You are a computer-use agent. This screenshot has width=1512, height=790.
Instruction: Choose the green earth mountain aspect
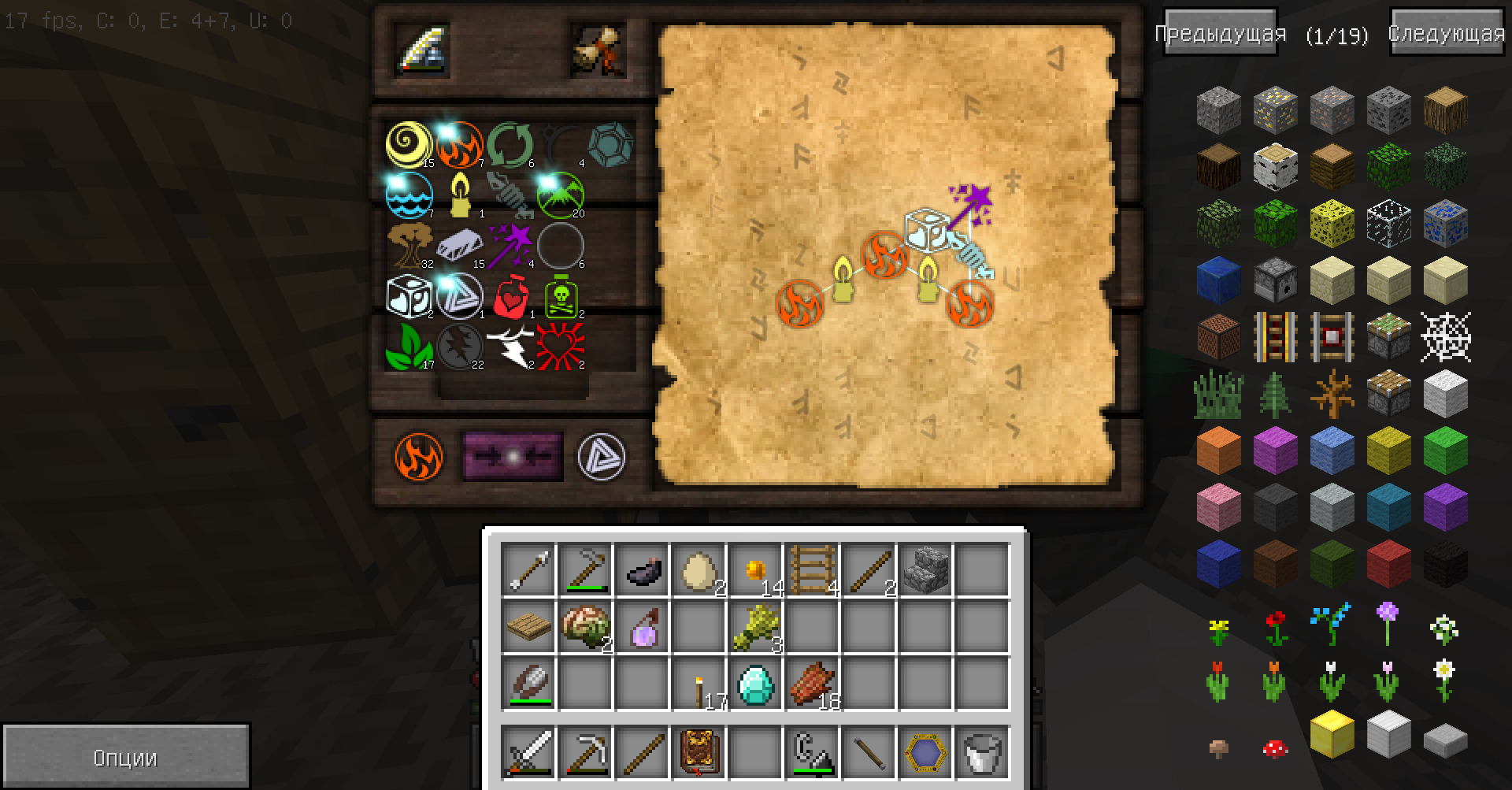(x=560, y=194)
